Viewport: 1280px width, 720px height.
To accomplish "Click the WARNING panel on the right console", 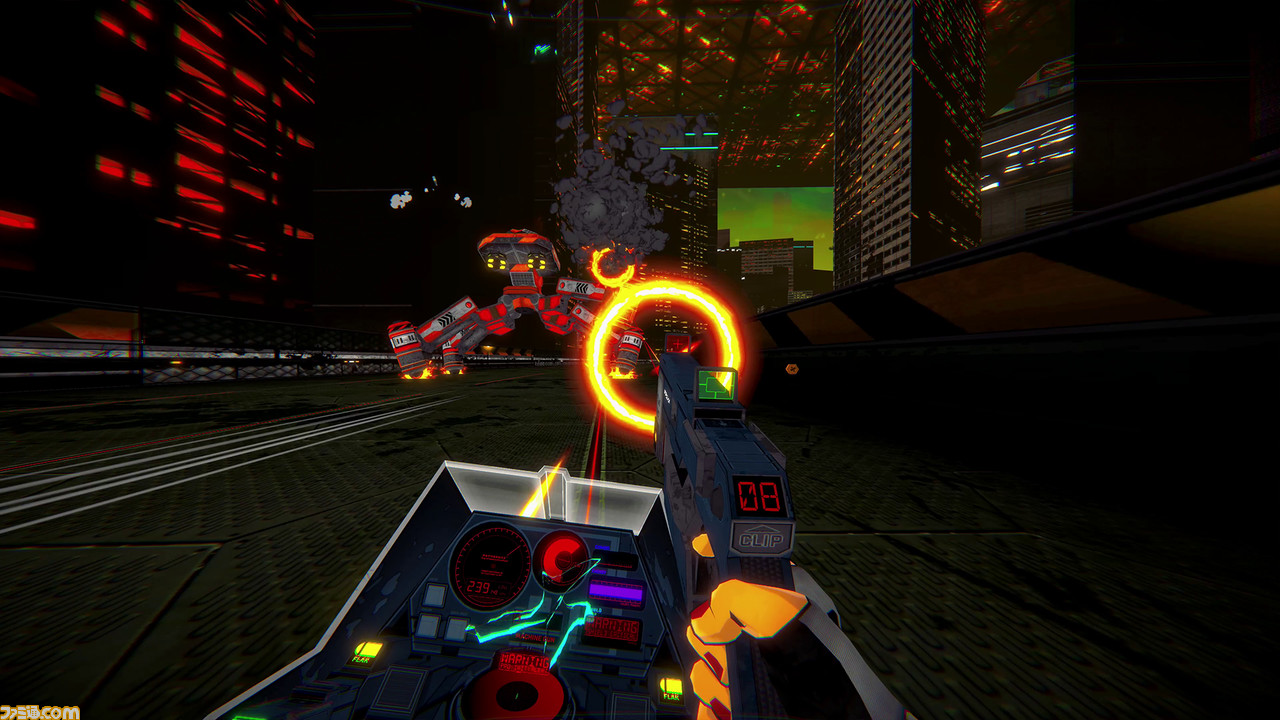I will tap(612, 630).
